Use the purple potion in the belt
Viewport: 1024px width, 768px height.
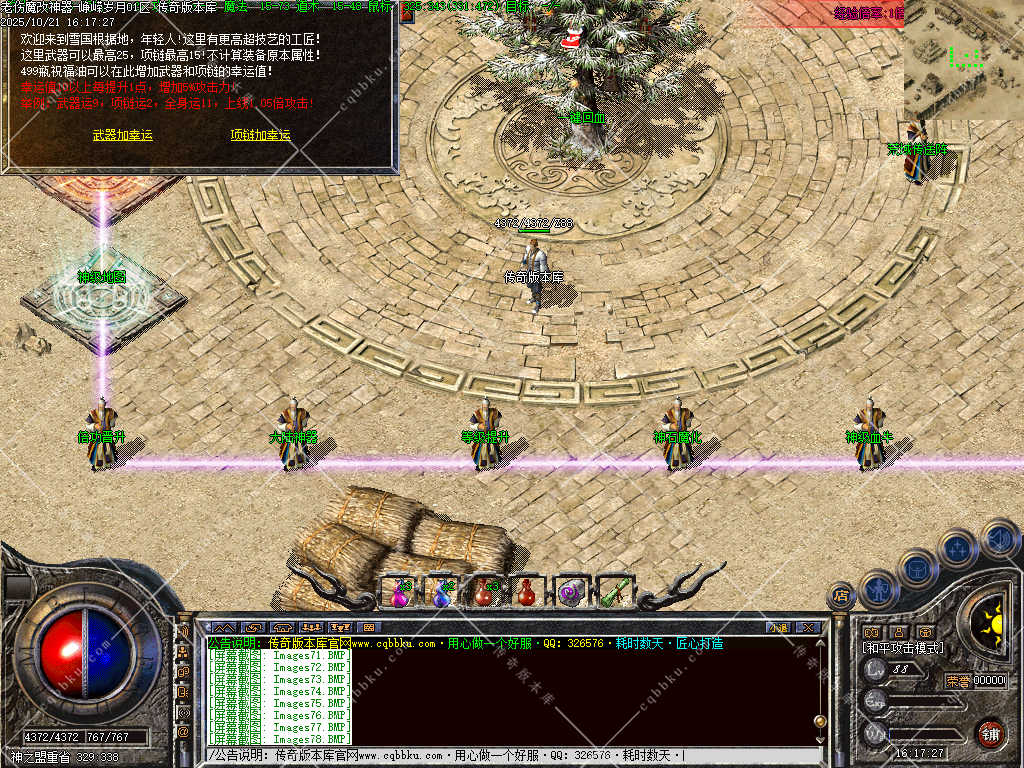tap(399, 592)
